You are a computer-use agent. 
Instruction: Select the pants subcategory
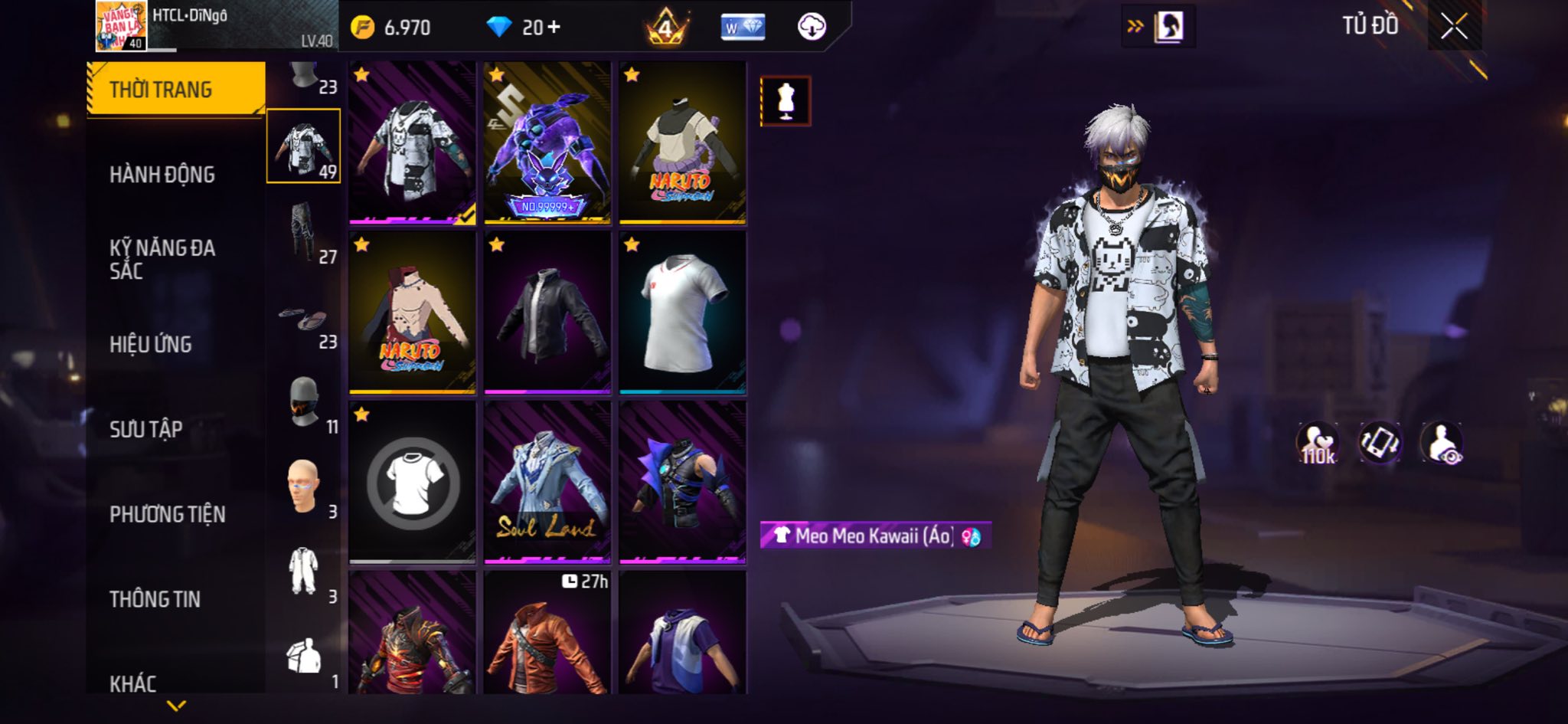(x=304, y=231)
